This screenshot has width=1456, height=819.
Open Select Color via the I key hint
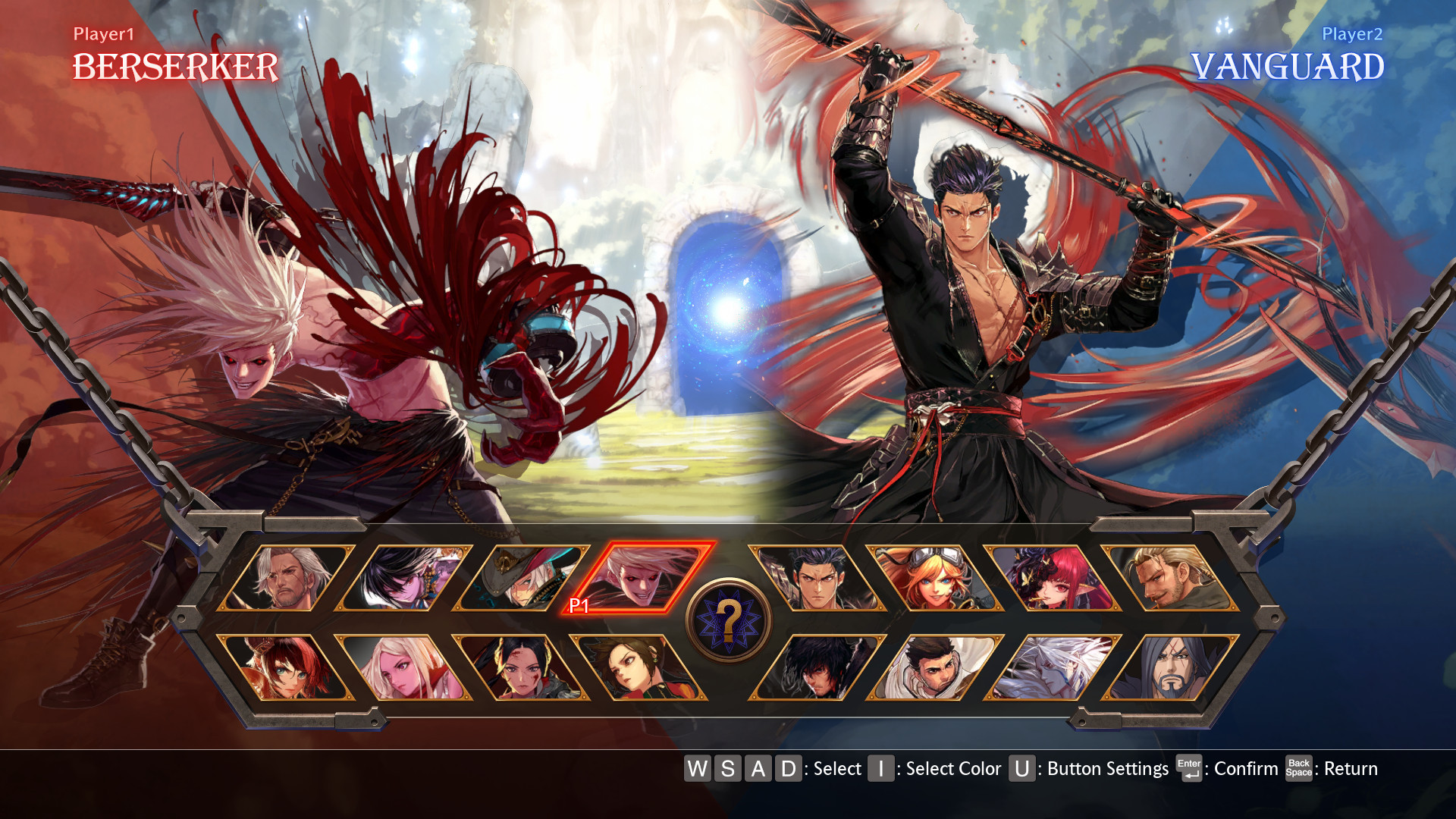[880, 769]
